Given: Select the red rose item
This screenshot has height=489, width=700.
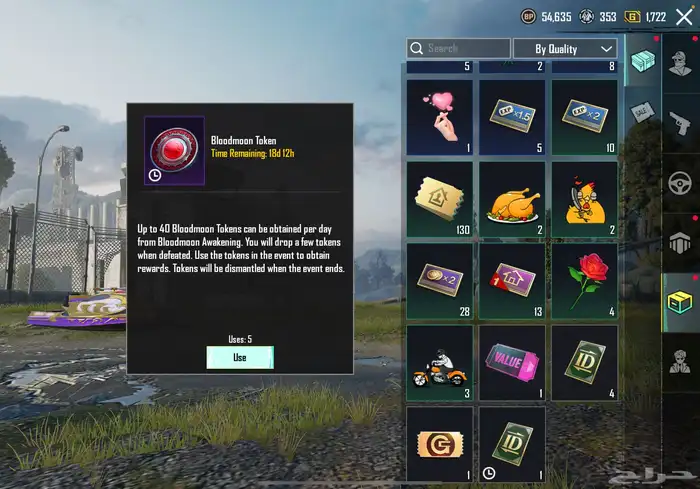Looking at the screenshot, I should [x=584, y=282].
